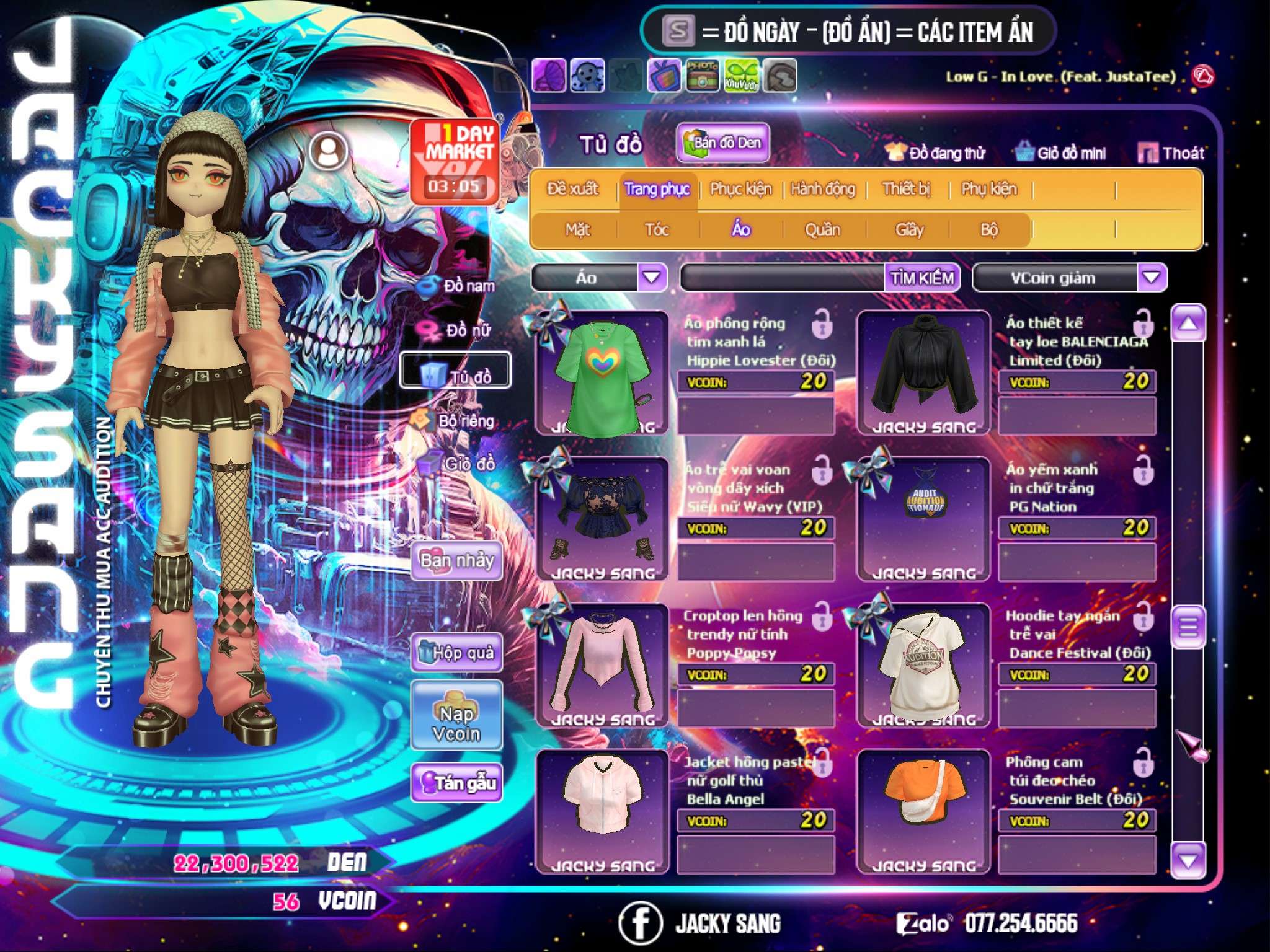This screenshot has width=1270, height=952.
Task: Show Đồ đang thử items
Action: [x=935, y=153]
